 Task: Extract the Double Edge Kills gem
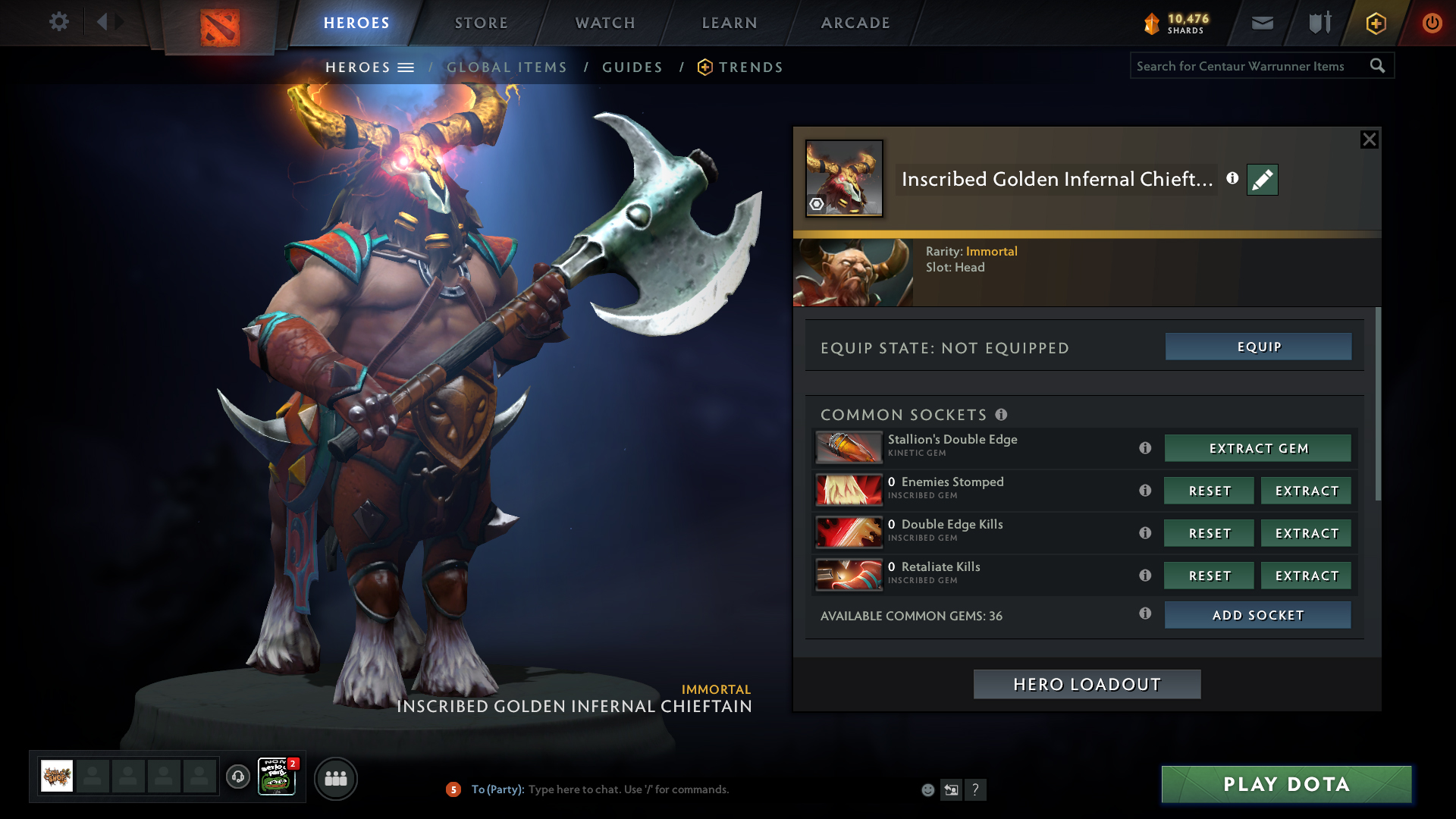1306,533
